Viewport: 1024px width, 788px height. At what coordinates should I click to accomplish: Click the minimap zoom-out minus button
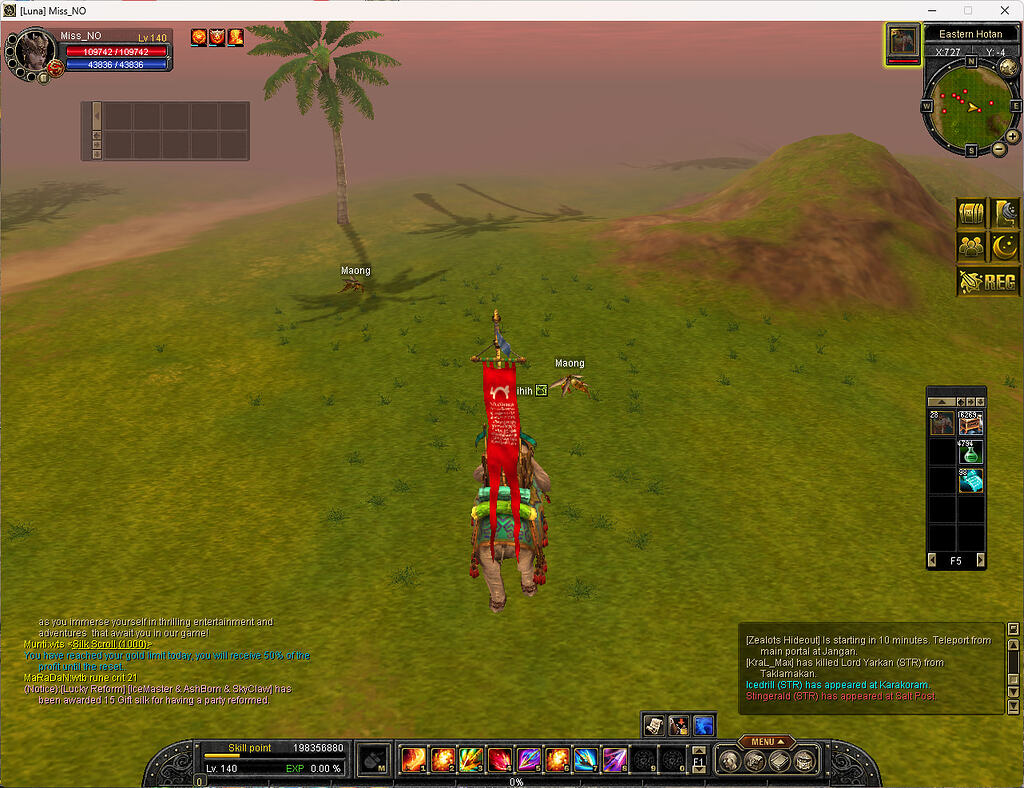tap(998, 150)
